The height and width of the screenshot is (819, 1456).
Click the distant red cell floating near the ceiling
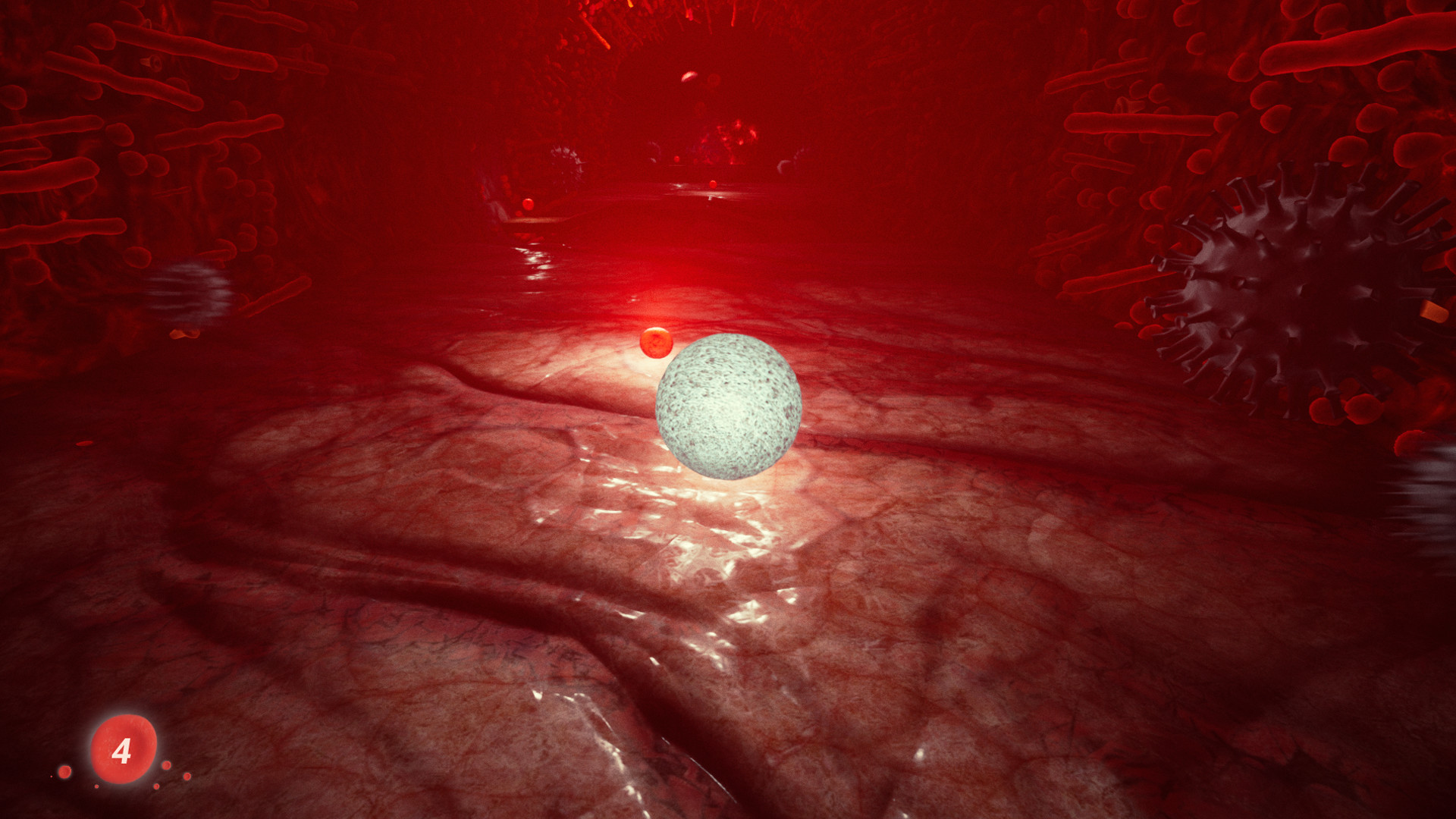click(x=690, y=76)
